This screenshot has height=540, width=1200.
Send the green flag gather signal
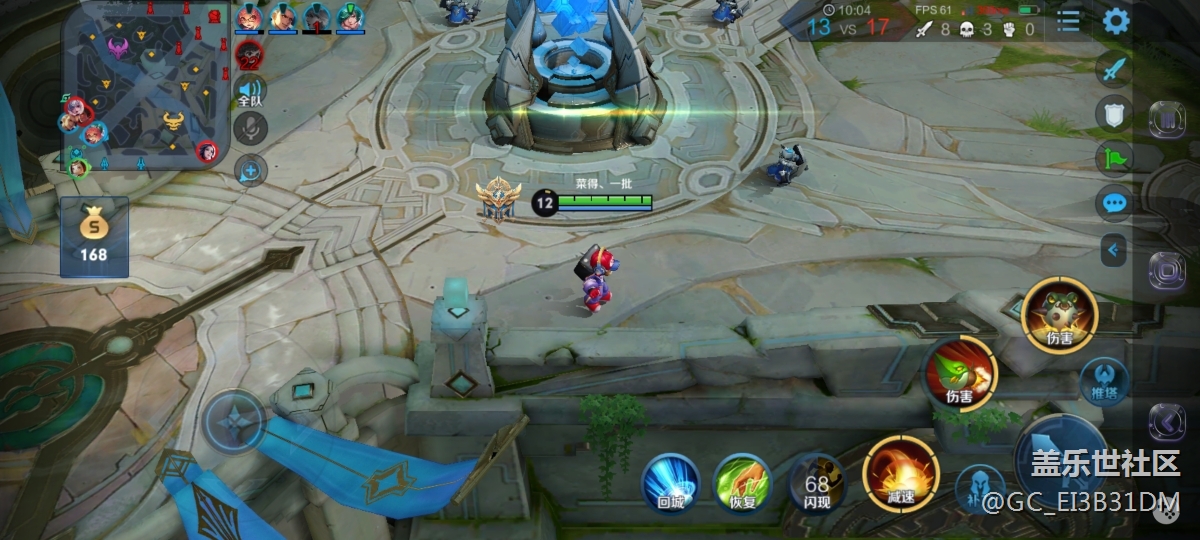[x=1113, y=157]
